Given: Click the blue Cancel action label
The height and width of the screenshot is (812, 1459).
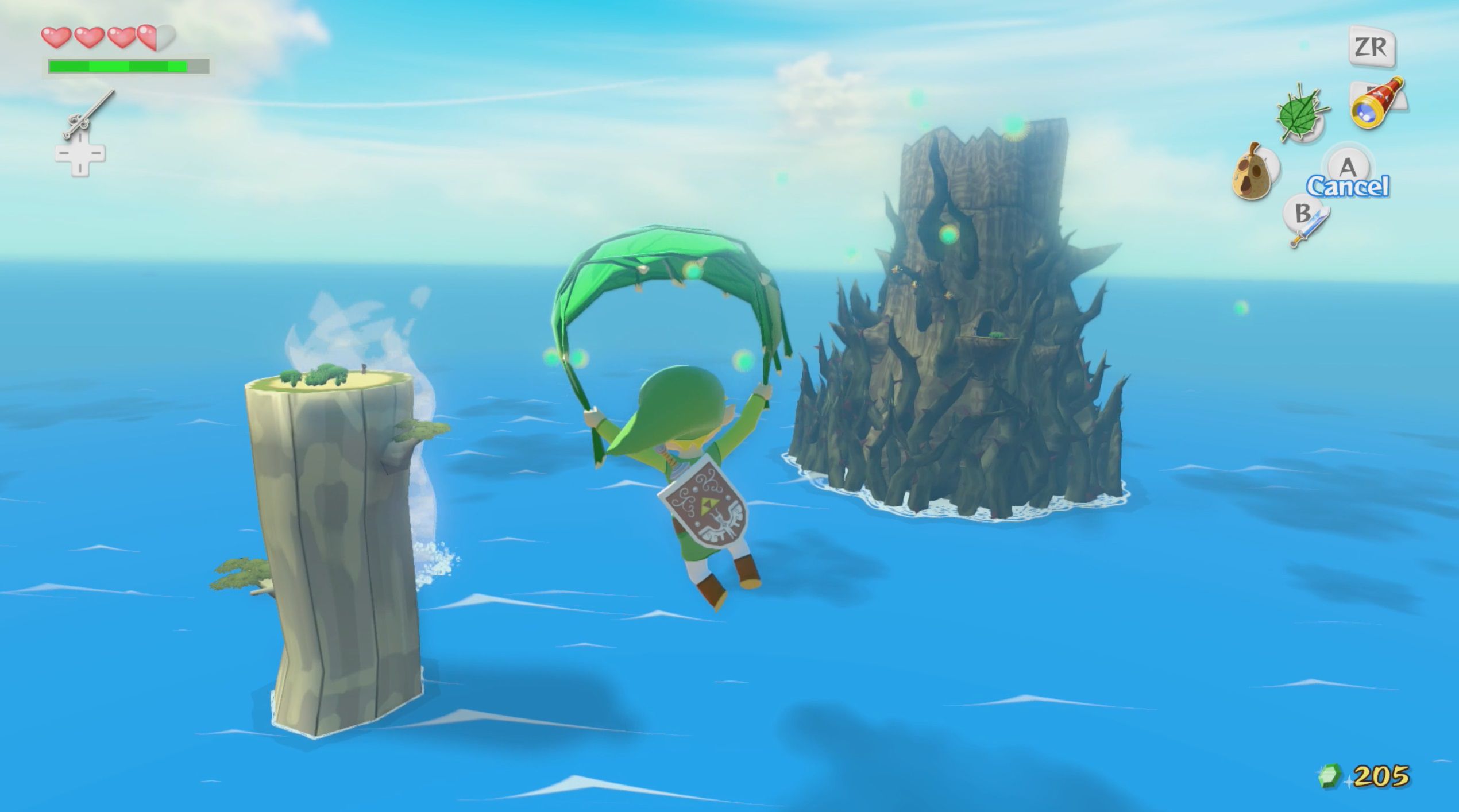Looking at the screenshot, I should pyautogui.click(x=1348, y=187).
